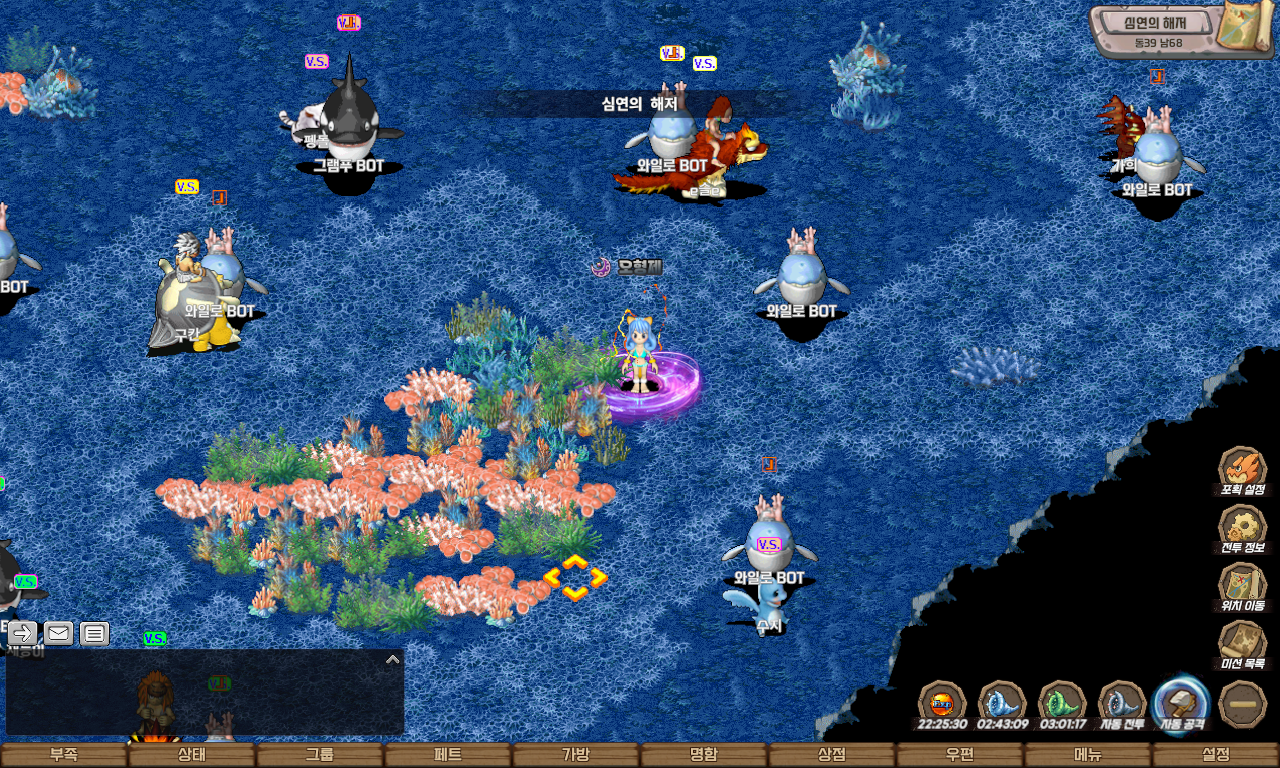The width and height of the screenshot is (1280, 768).
Task: Toggle 자동 공격 auto attack
Action: click(1182, 704)
